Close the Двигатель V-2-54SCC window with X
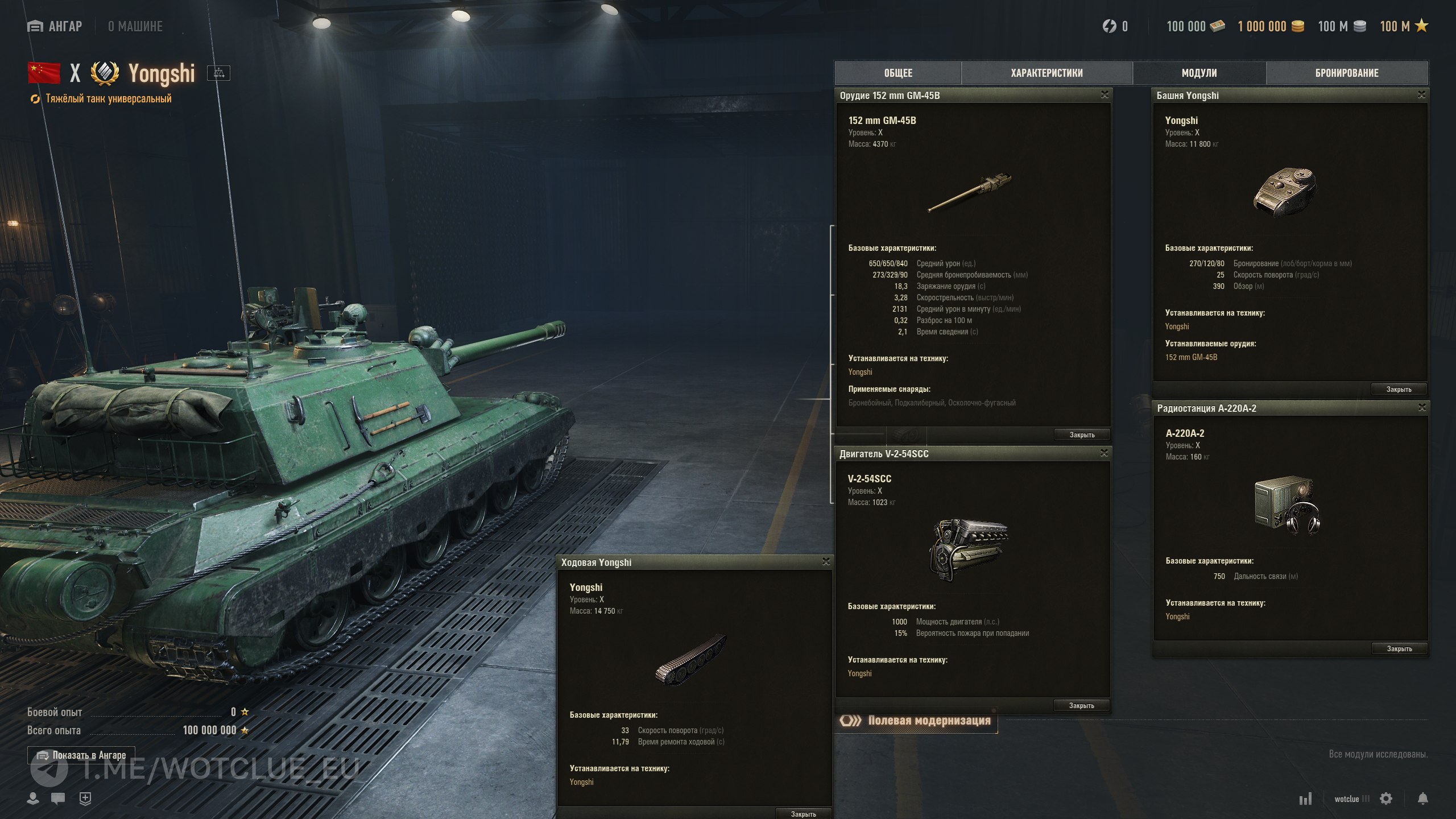The width and height of the screenshot is (1456, 819). tap(1104, 453)
